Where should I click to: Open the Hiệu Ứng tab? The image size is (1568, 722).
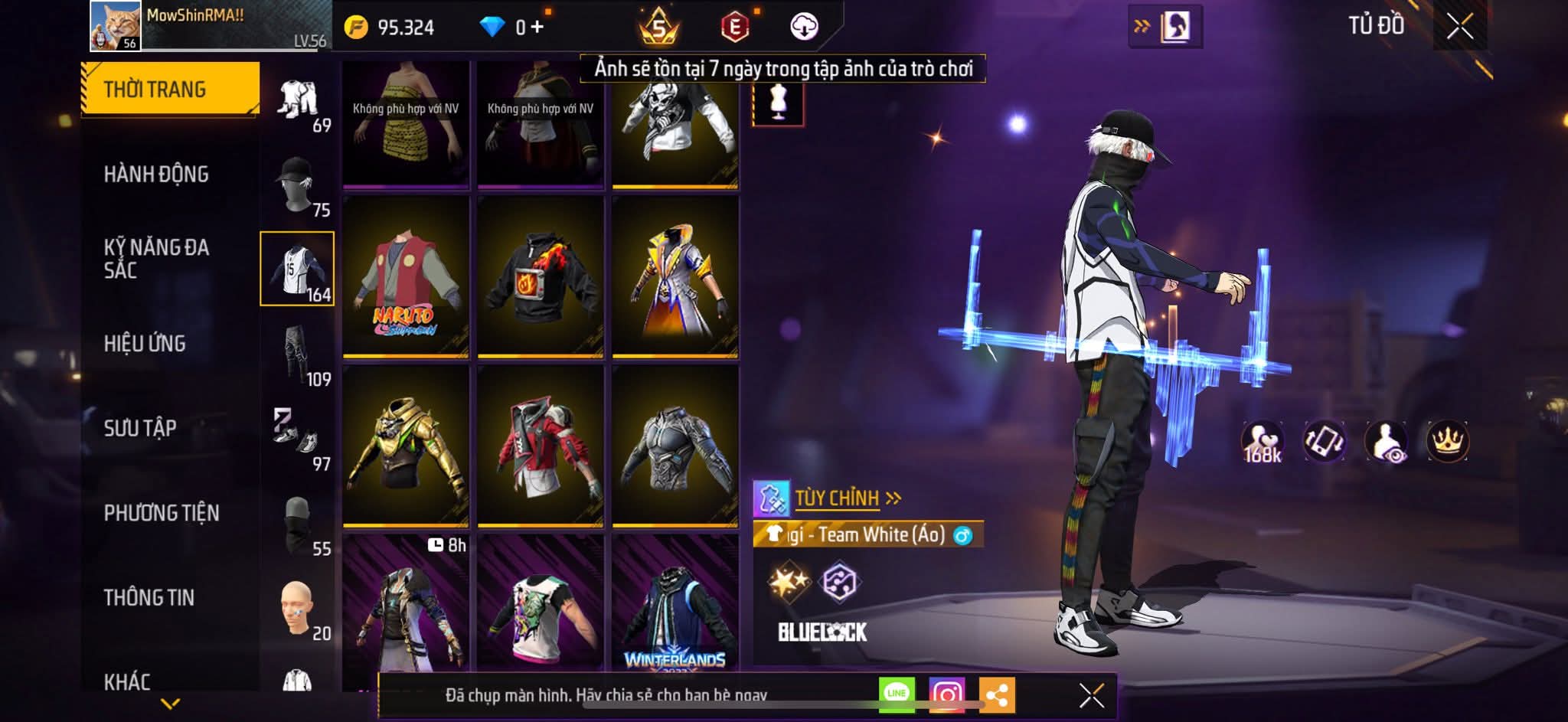point(145,344)
